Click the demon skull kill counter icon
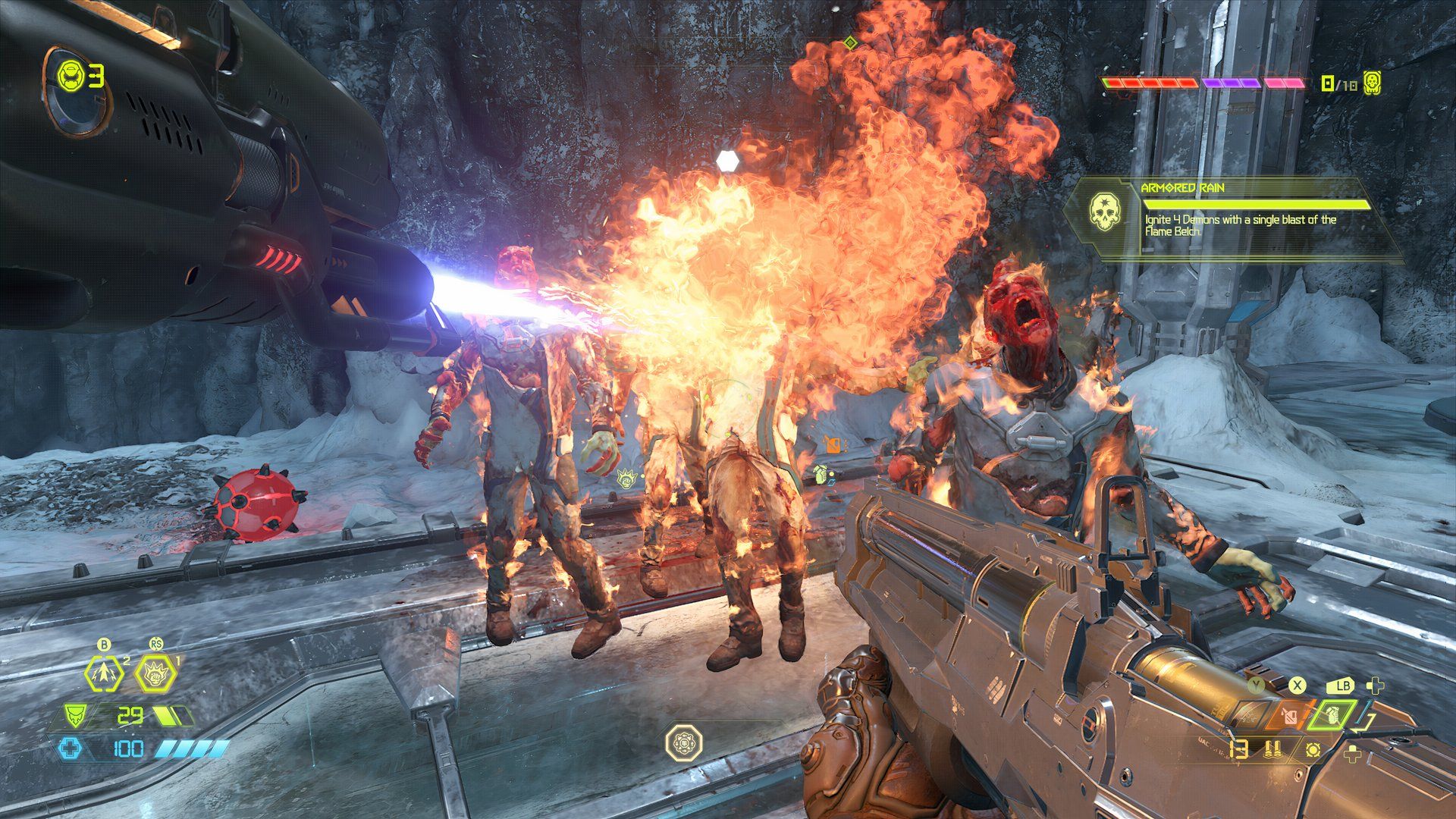 1372,83
